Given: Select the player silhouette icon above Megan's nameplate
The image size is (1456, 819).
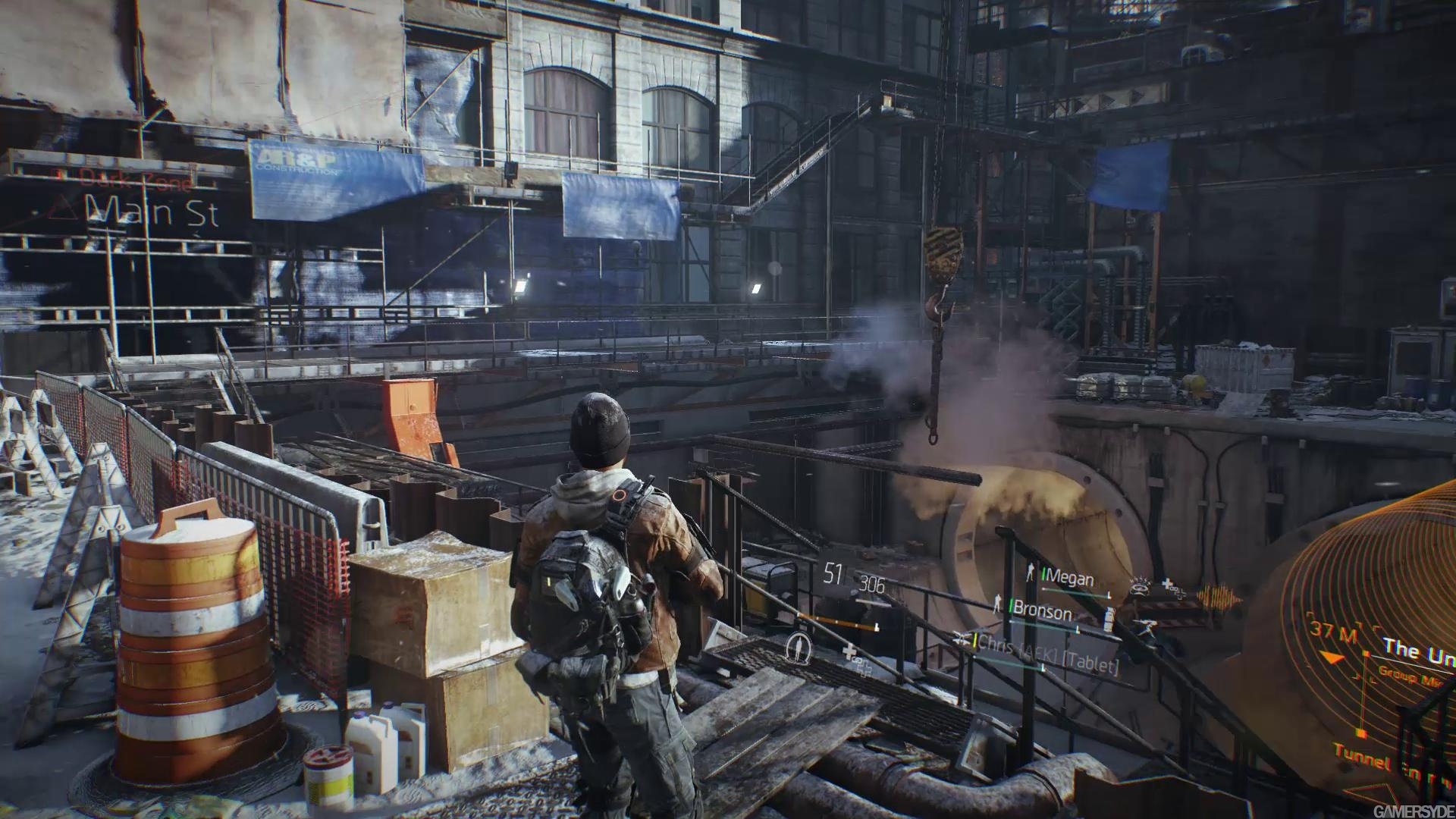Looking at the screenshot, I should (x=1030, y=573).
